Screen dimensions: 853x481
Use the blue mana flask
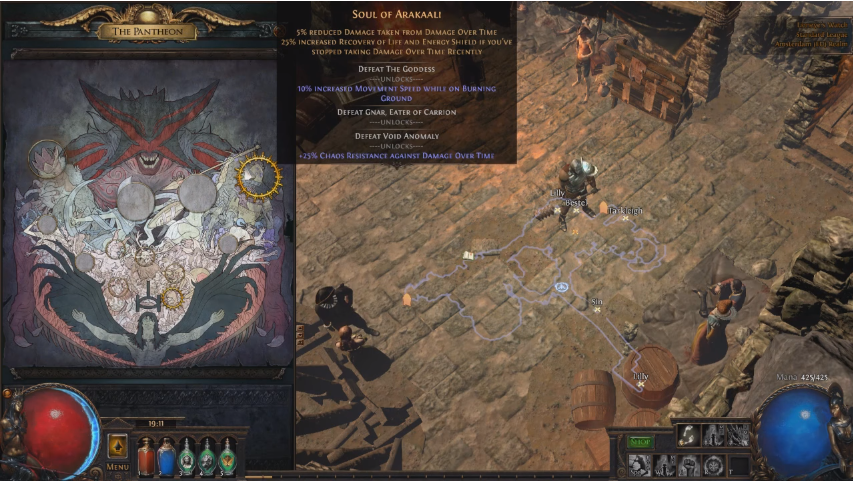point(166,455)
